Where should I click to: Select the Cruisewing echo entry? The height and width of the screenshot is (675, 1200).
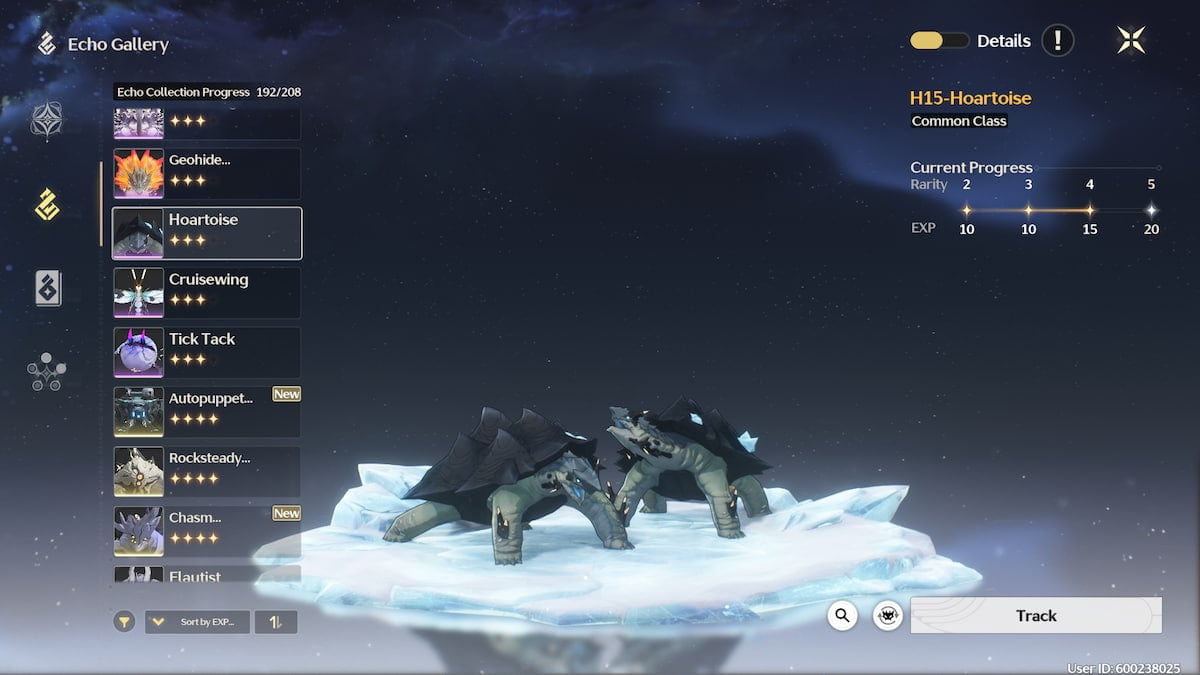click(x=207, y=292)
